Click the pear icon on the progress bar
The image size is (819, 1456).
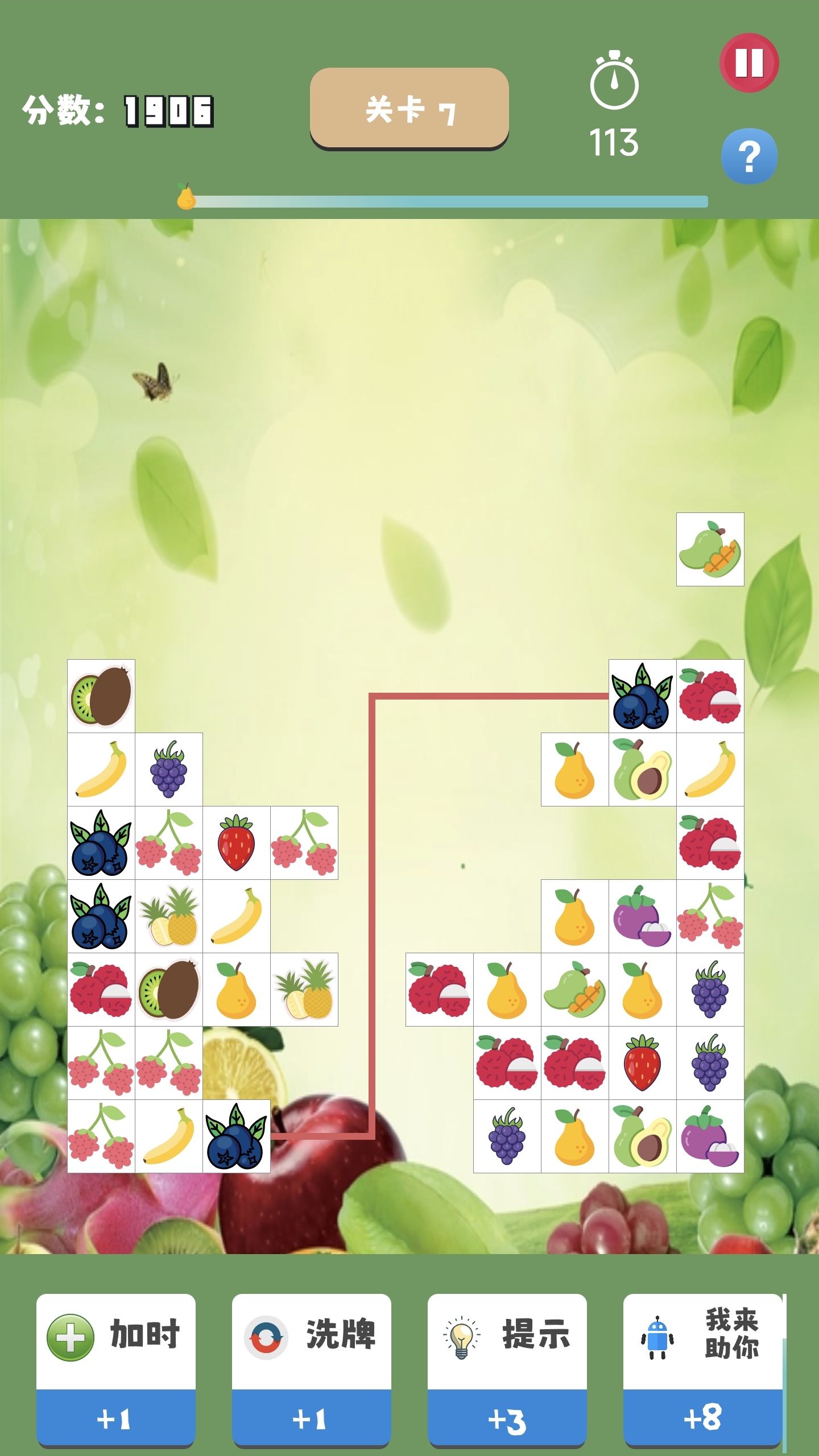(x=187, y=198)
